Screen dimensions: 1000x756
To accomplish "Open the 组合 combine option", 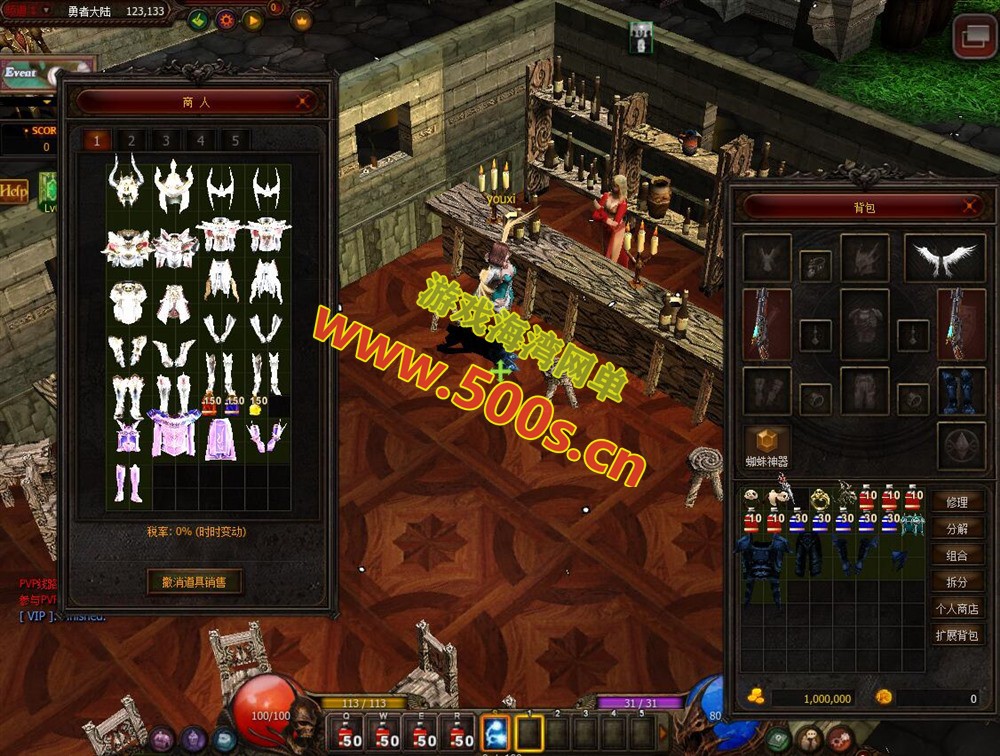I will (x=956, y=555).
